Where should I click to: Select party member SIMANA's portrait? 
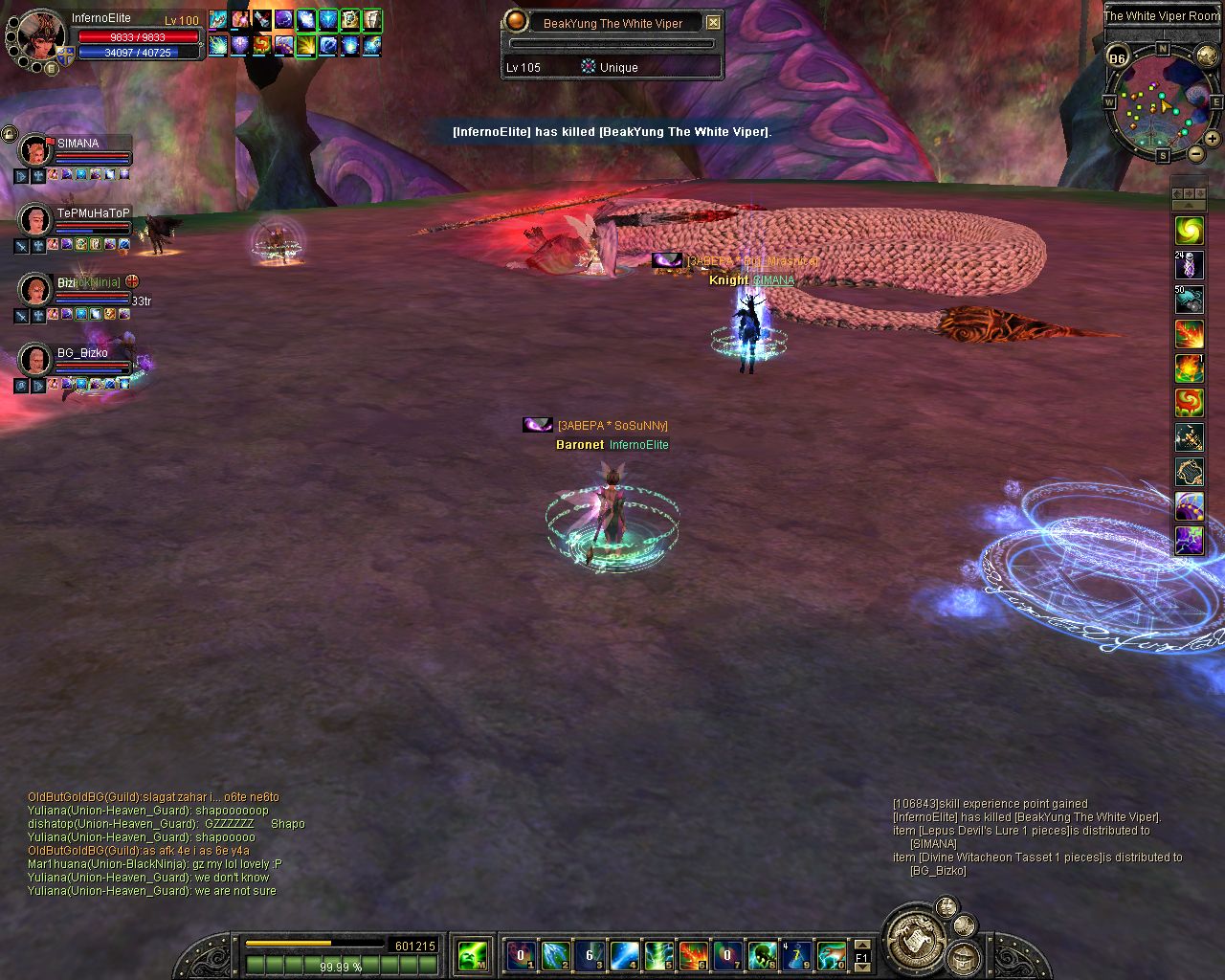coord(35,150)
